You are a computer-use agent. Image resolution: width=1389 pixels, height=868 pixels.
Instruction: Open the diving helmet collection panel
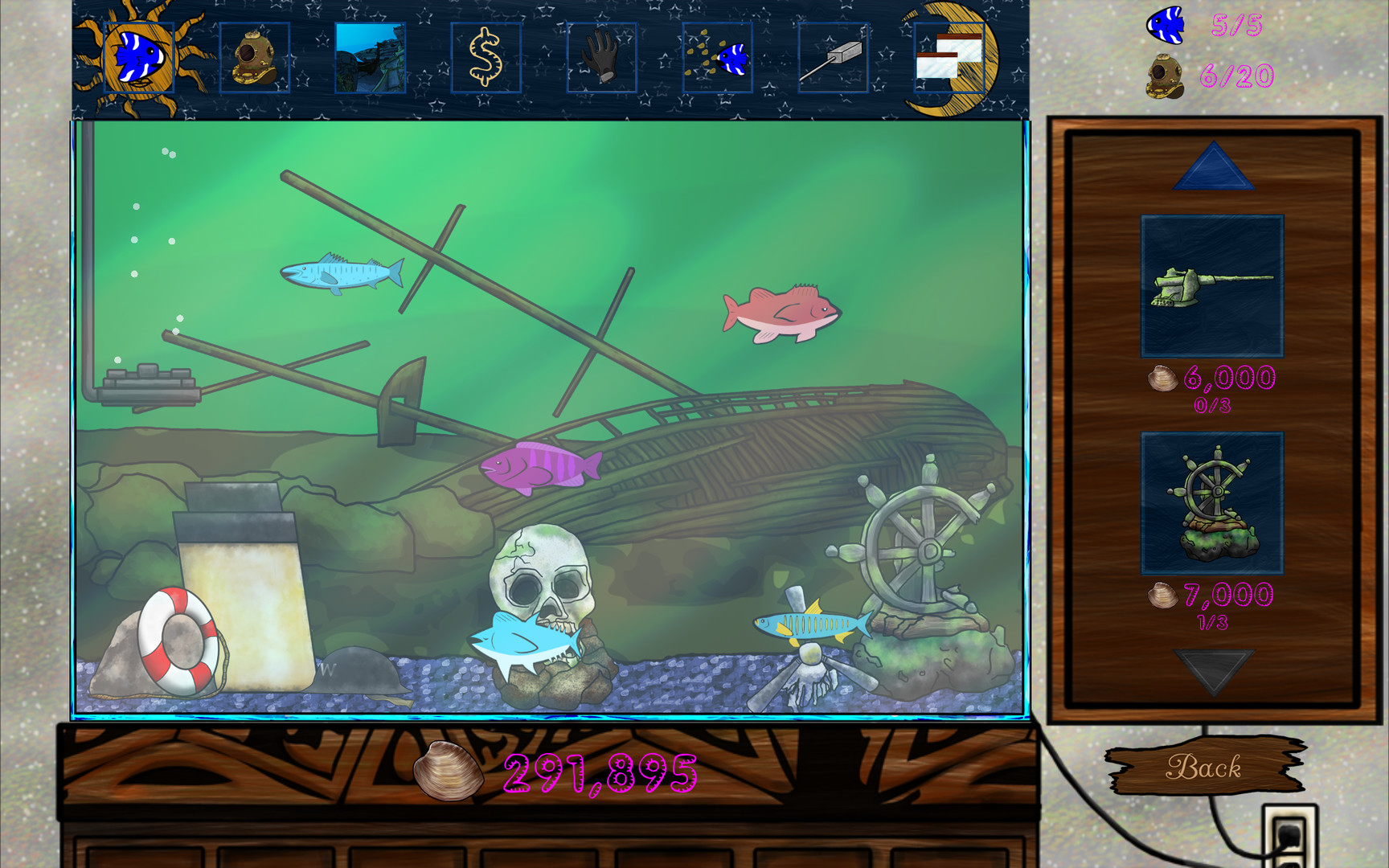point(253,57)
